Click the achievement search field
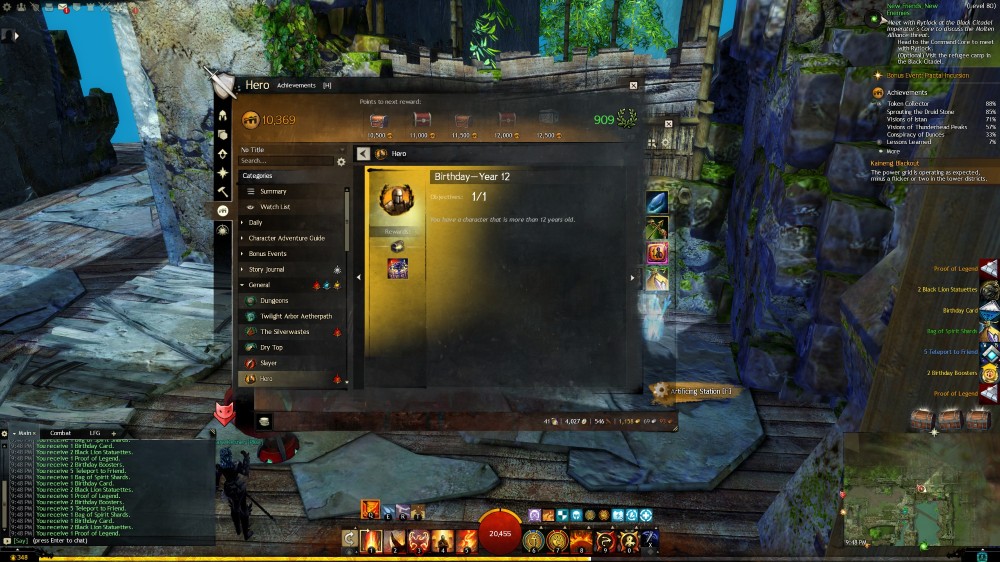The width and height of the screenshot is (1000, 562). (286, 161)
